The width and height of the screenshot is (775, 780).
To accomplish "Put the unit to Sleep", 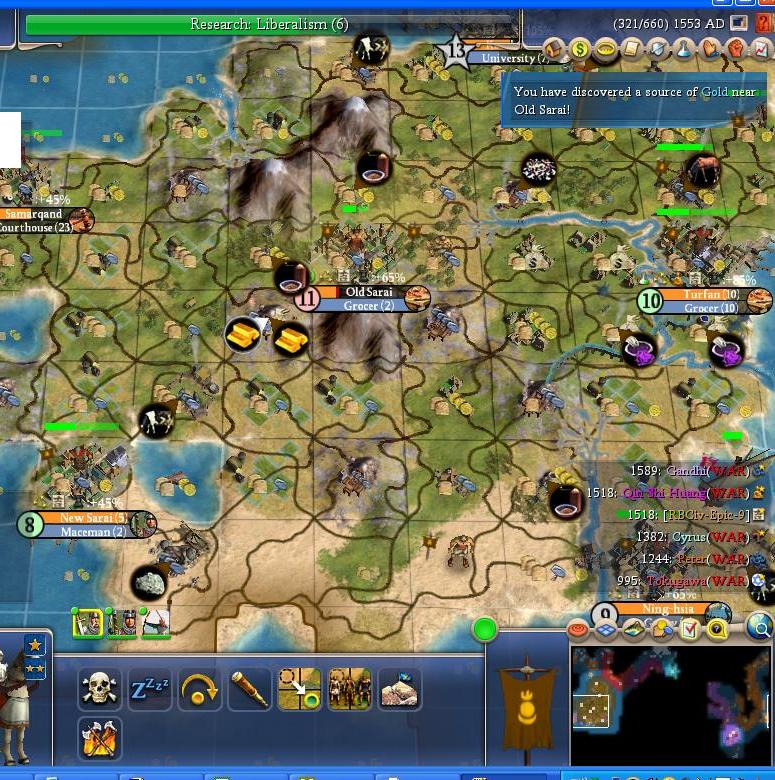I will 150,689.
